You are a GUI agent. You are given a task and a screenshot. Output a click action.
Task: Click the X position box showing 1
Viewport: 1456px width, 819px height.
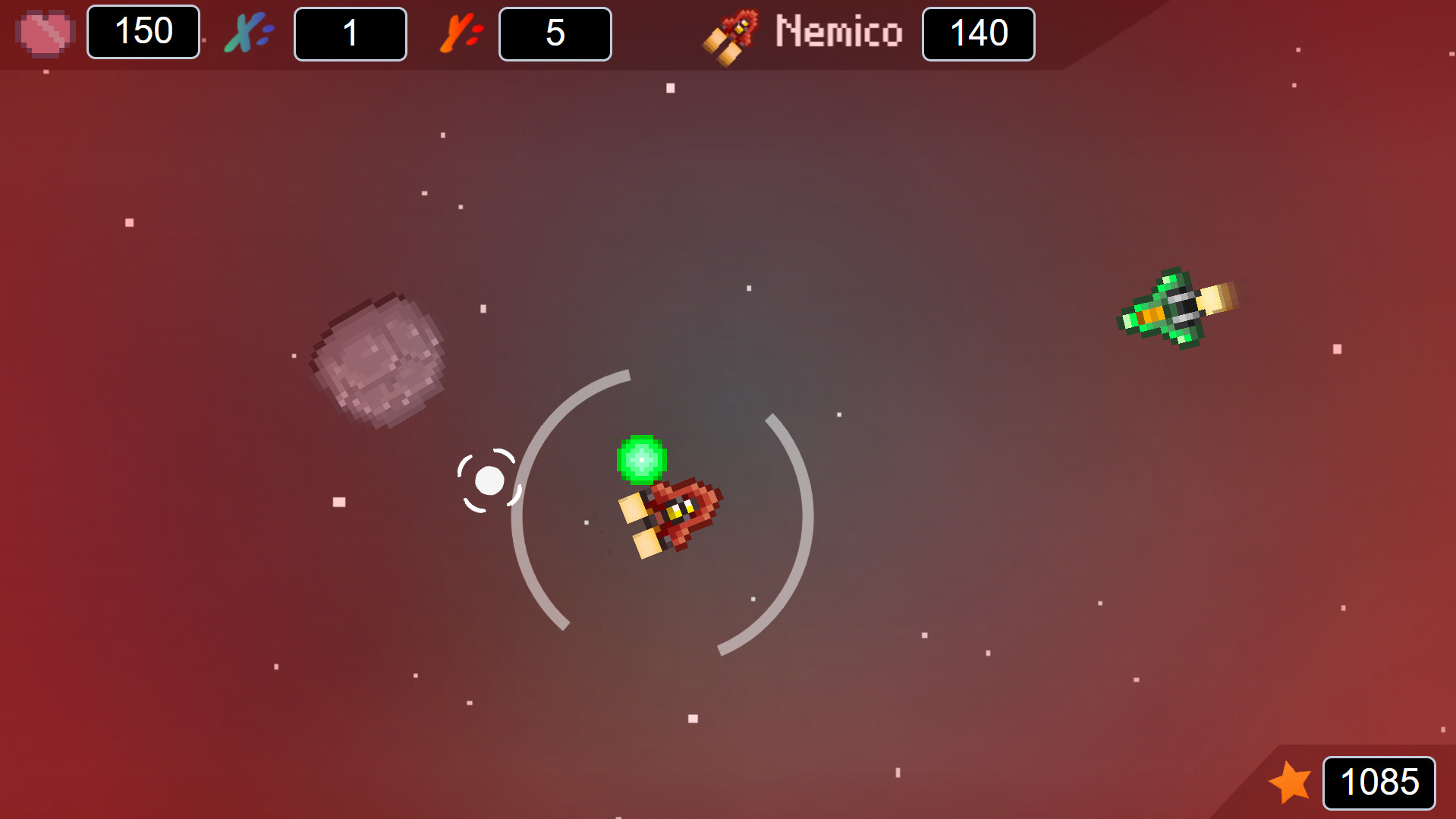[x=350, y=33]
